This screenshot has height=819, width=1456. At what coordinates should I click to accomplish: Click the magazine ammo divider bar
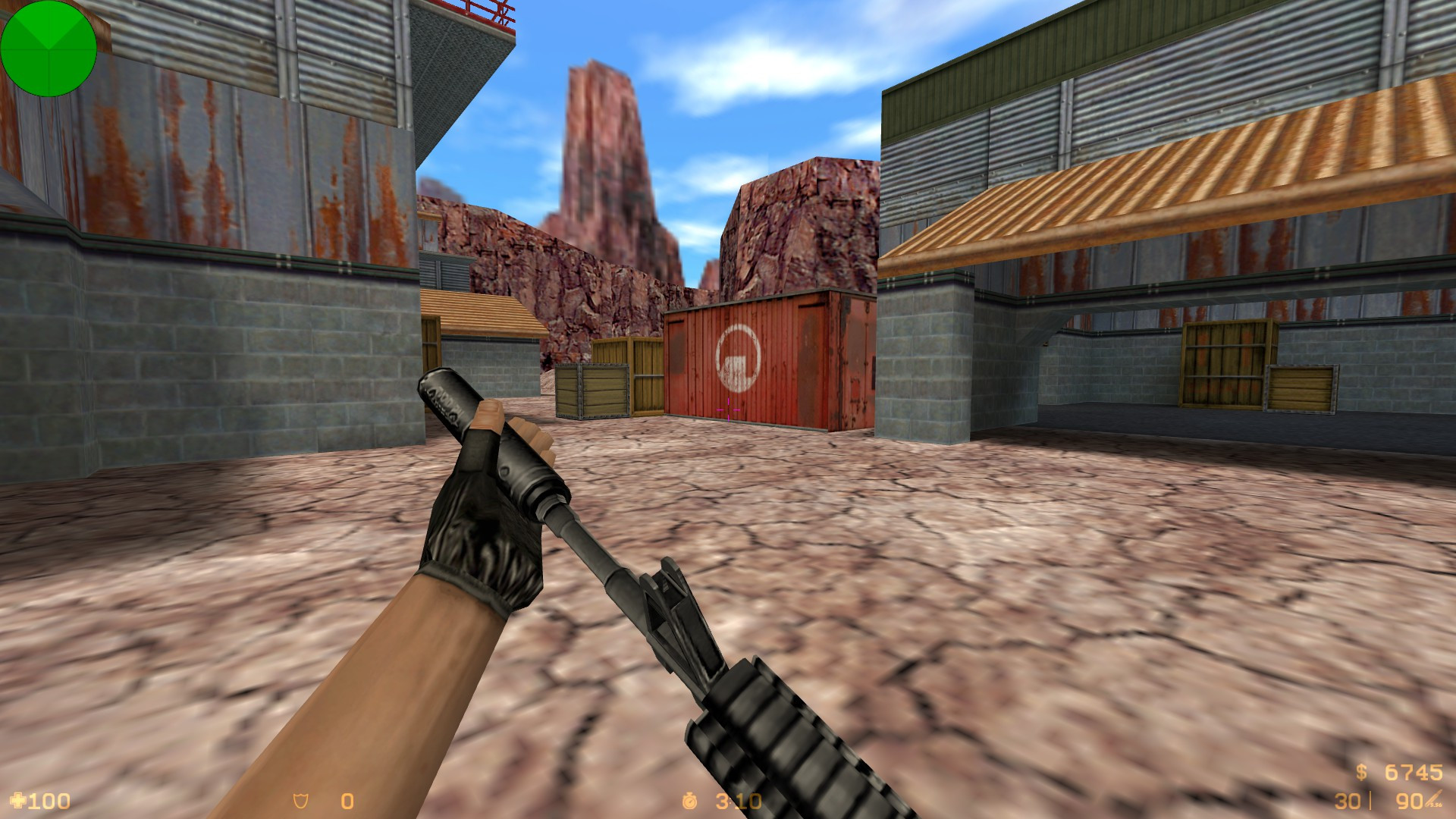point(1370,802)
